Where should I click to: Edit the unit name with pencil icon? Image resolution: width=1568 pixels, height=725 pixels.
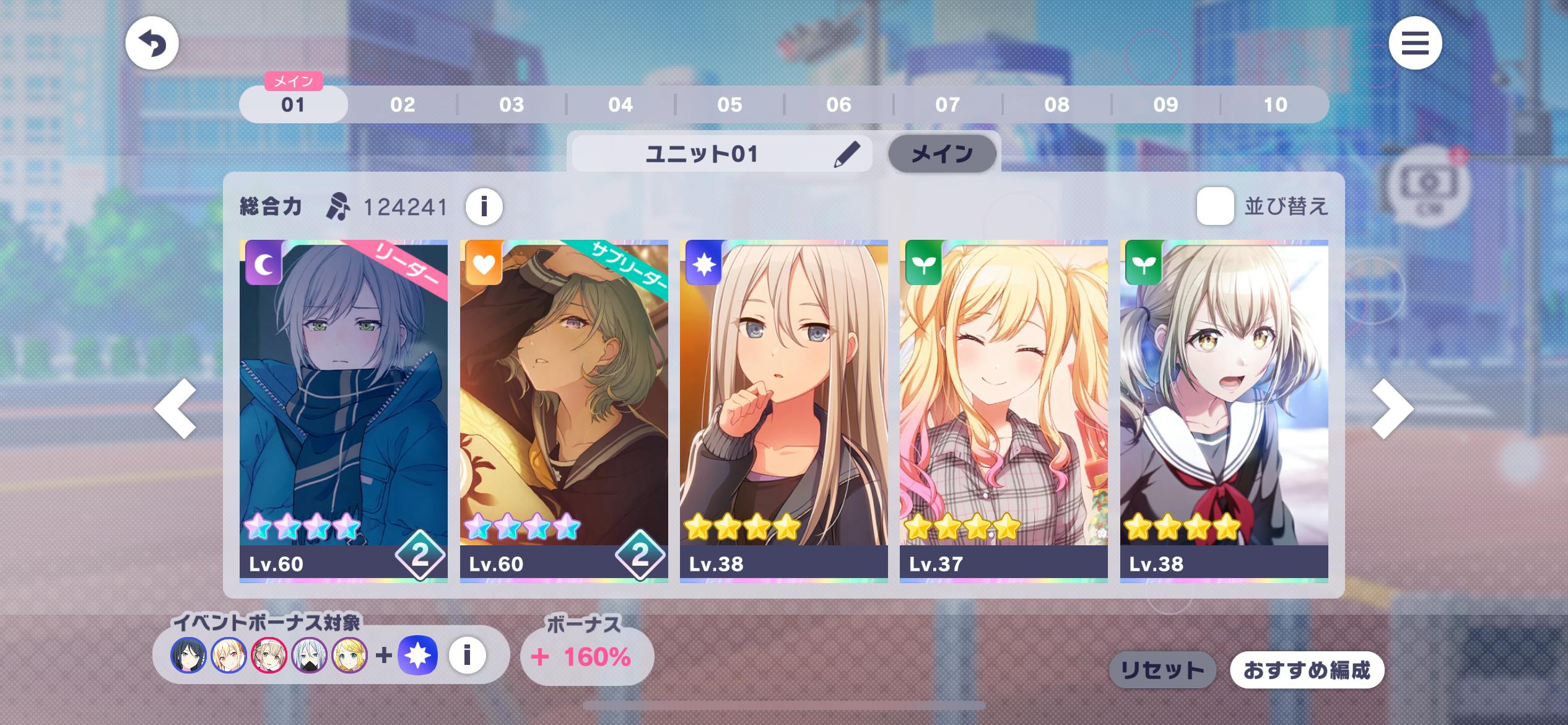(x=847, y=154)
